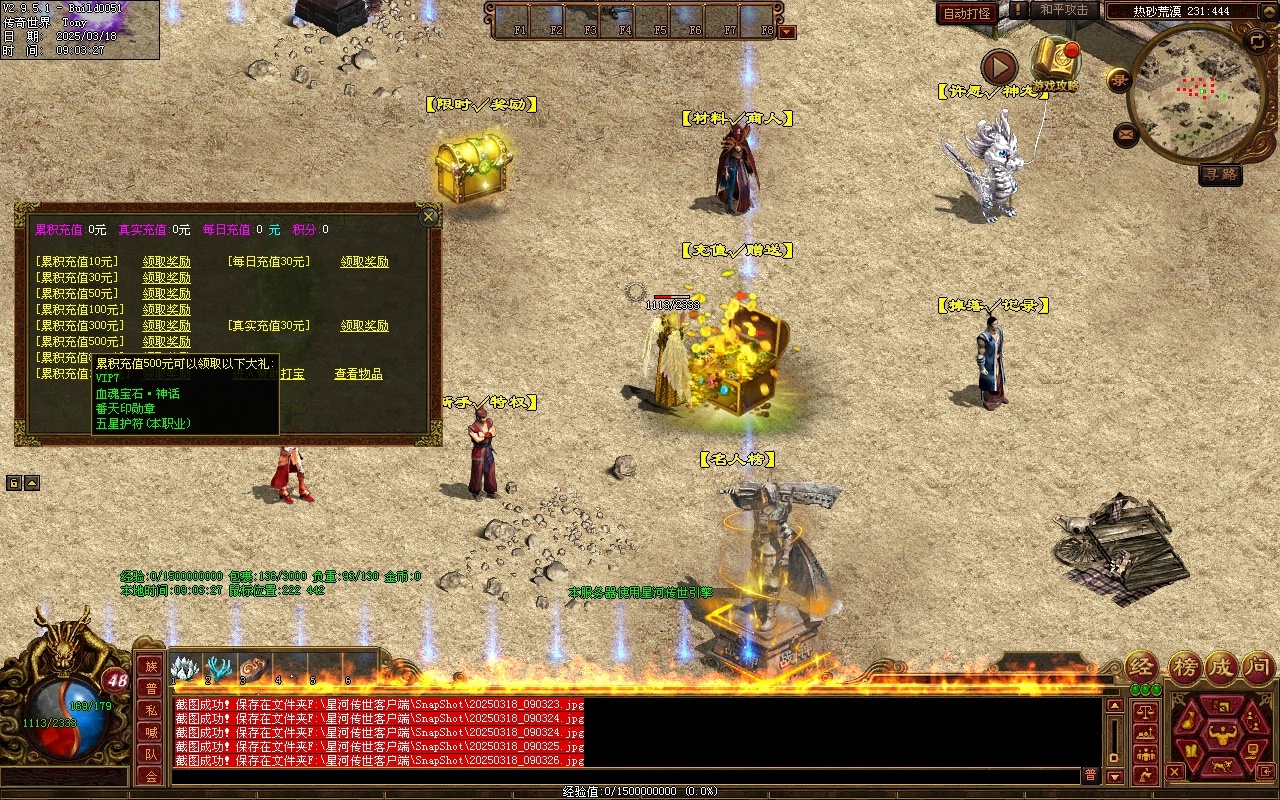Open the mail envelope icon
The height and width of the screenshot is (800, 1280).
(1126, 133)
